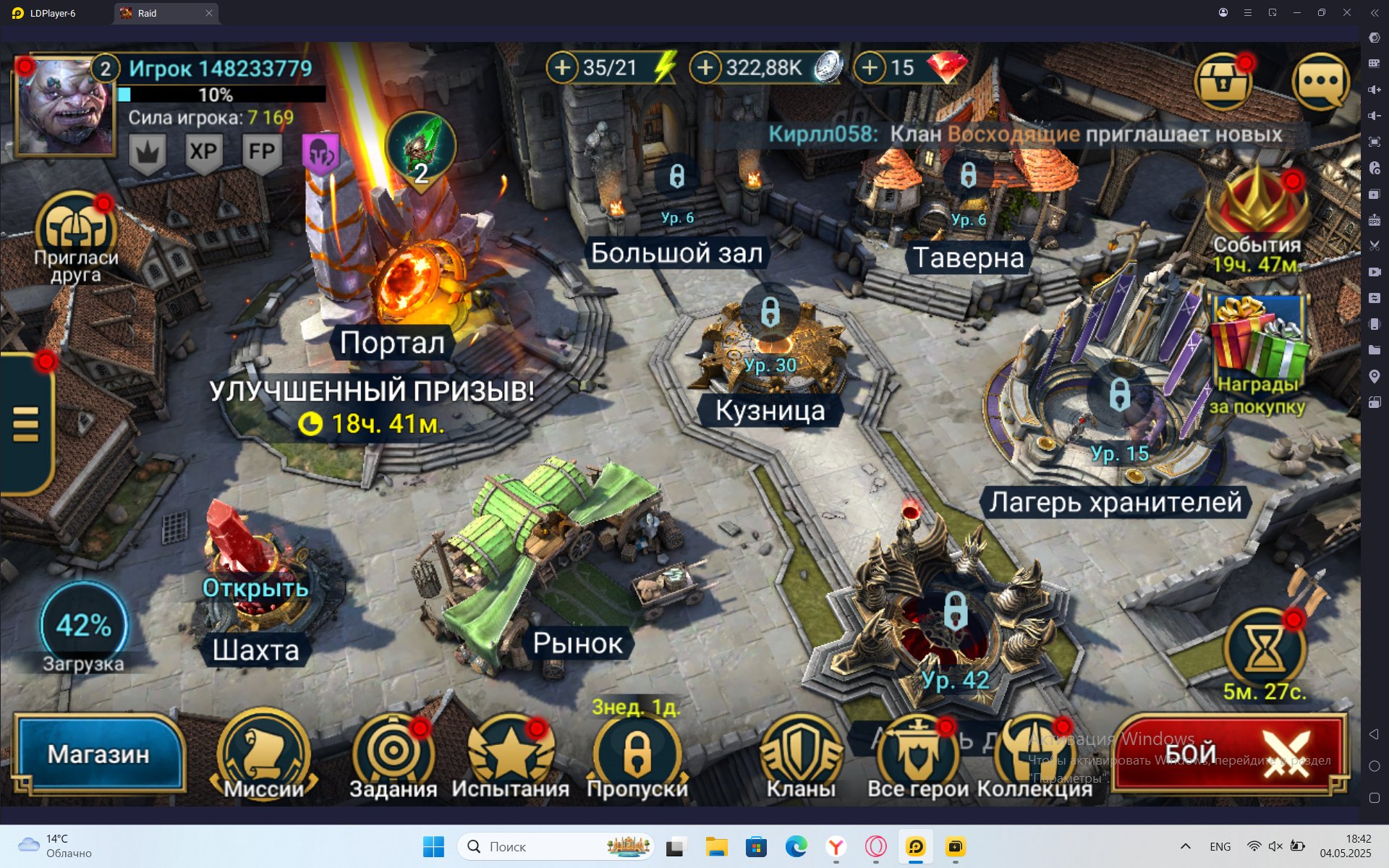Start battle with the red БОЙ button

(x=1228, y=754)
